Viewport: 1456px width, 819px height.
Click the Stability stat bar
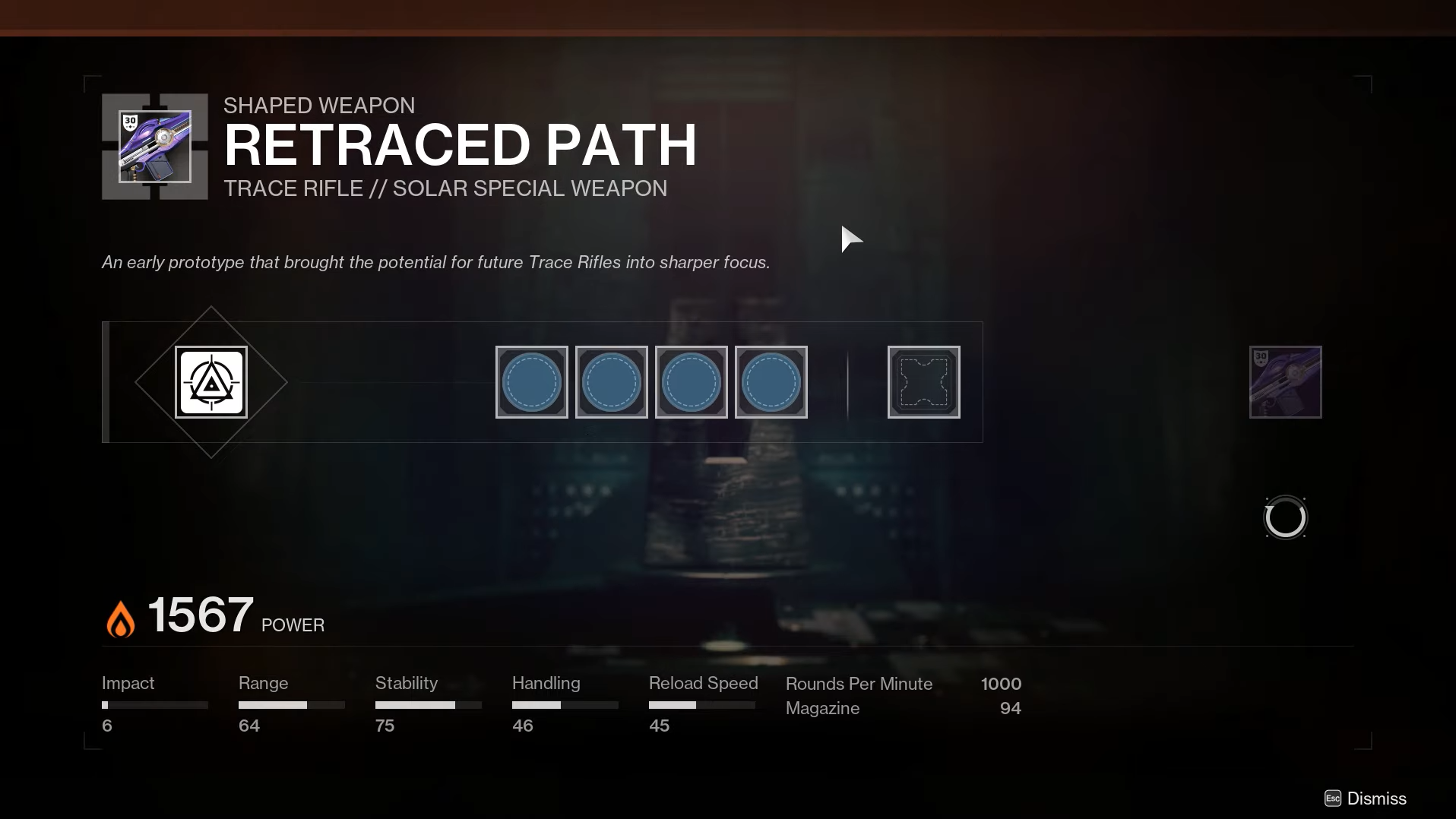428,705
